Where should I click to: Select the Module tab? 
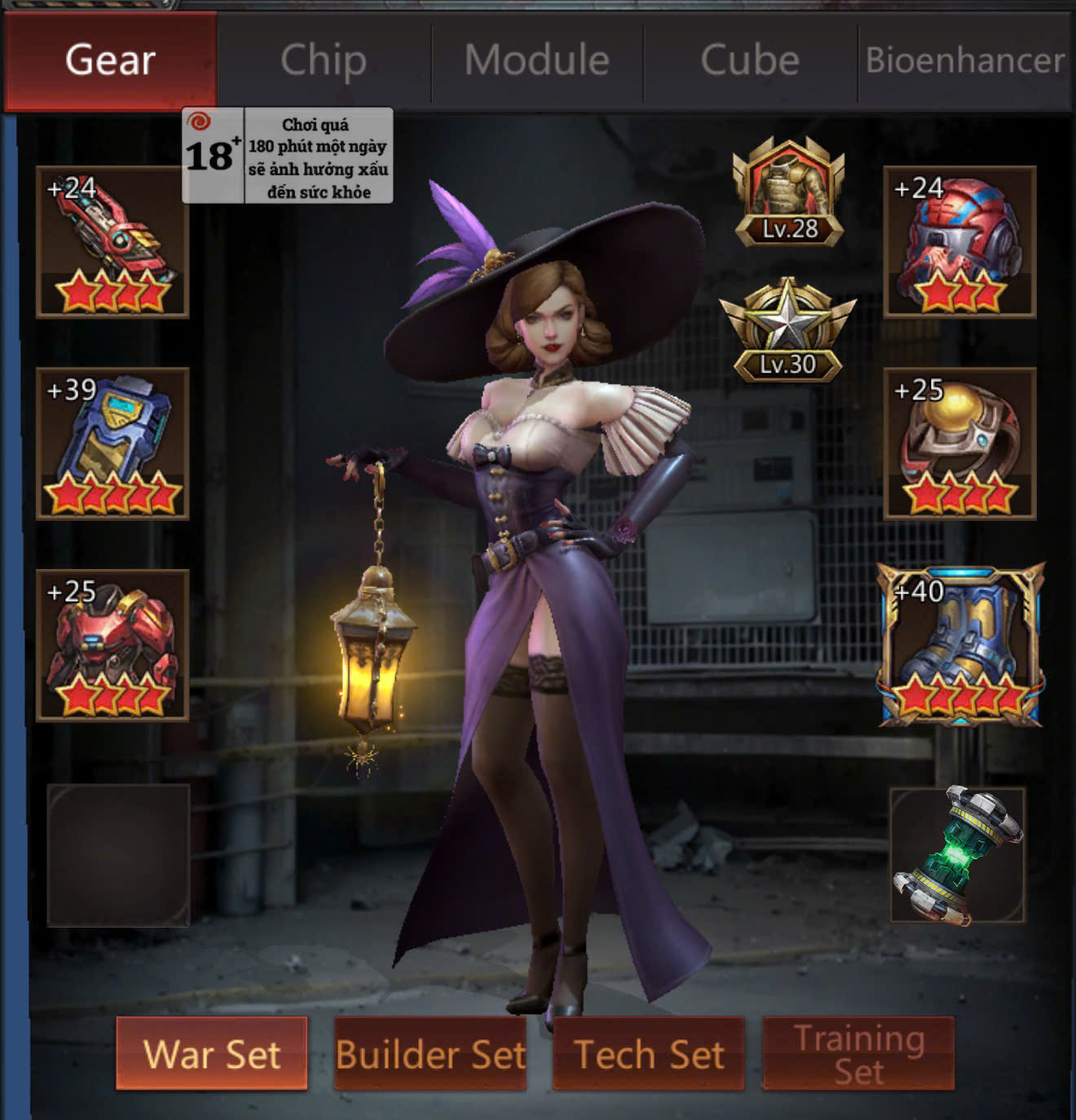(537, 60)
